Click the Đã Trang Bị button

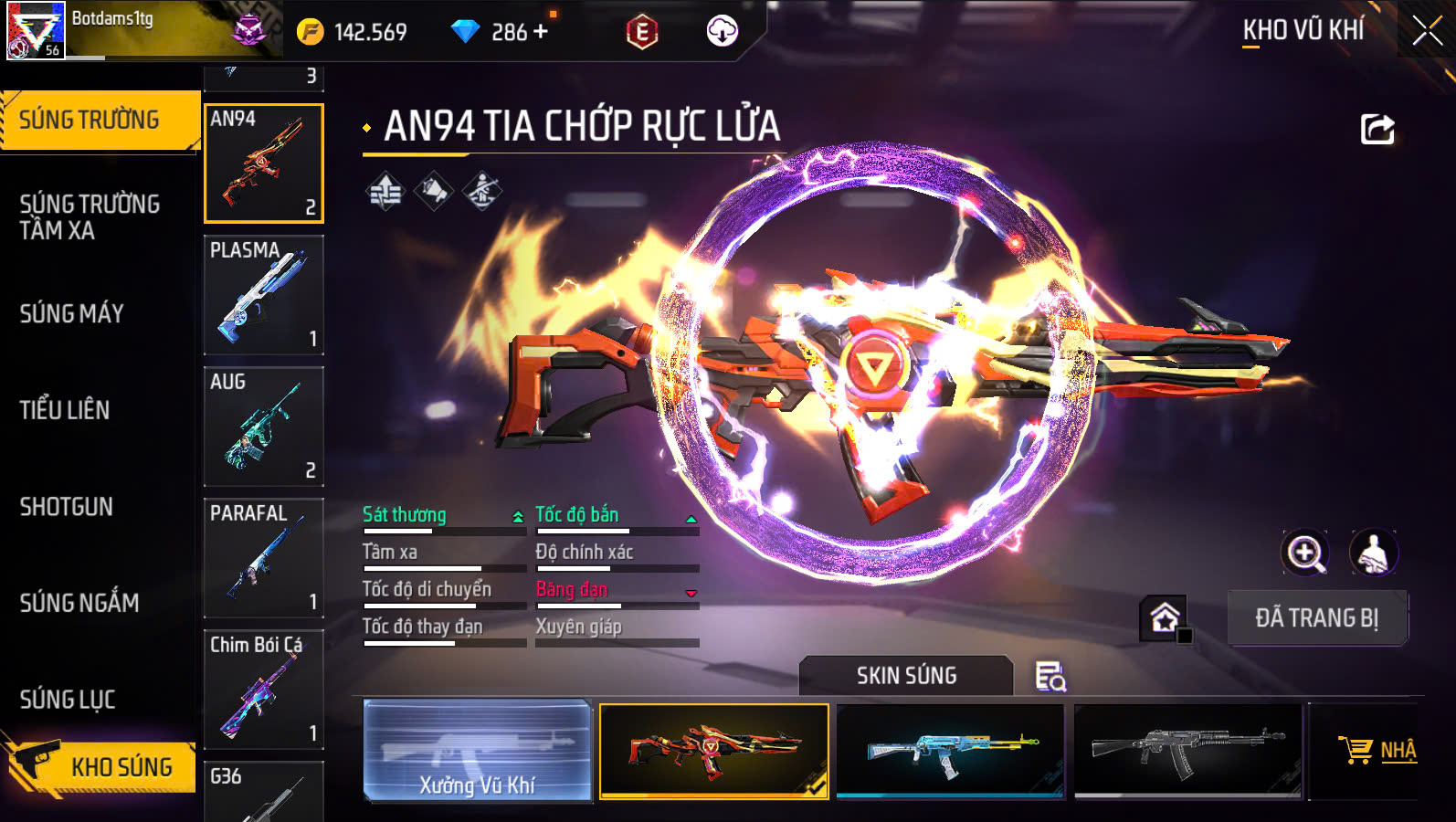(x=1316, y=618)
